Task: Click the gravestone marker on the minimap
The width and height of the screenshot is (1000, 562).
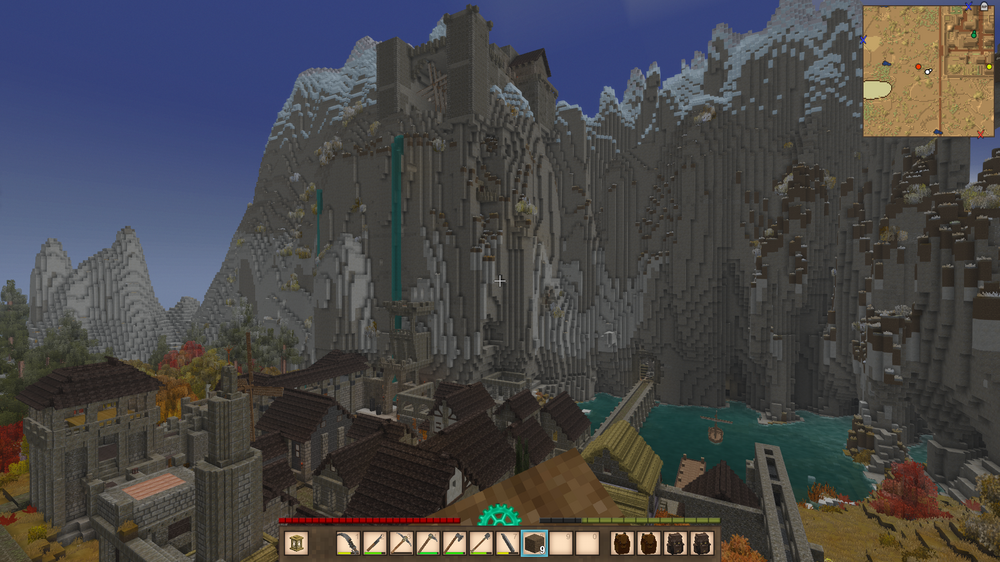Action: click(984, 5)
